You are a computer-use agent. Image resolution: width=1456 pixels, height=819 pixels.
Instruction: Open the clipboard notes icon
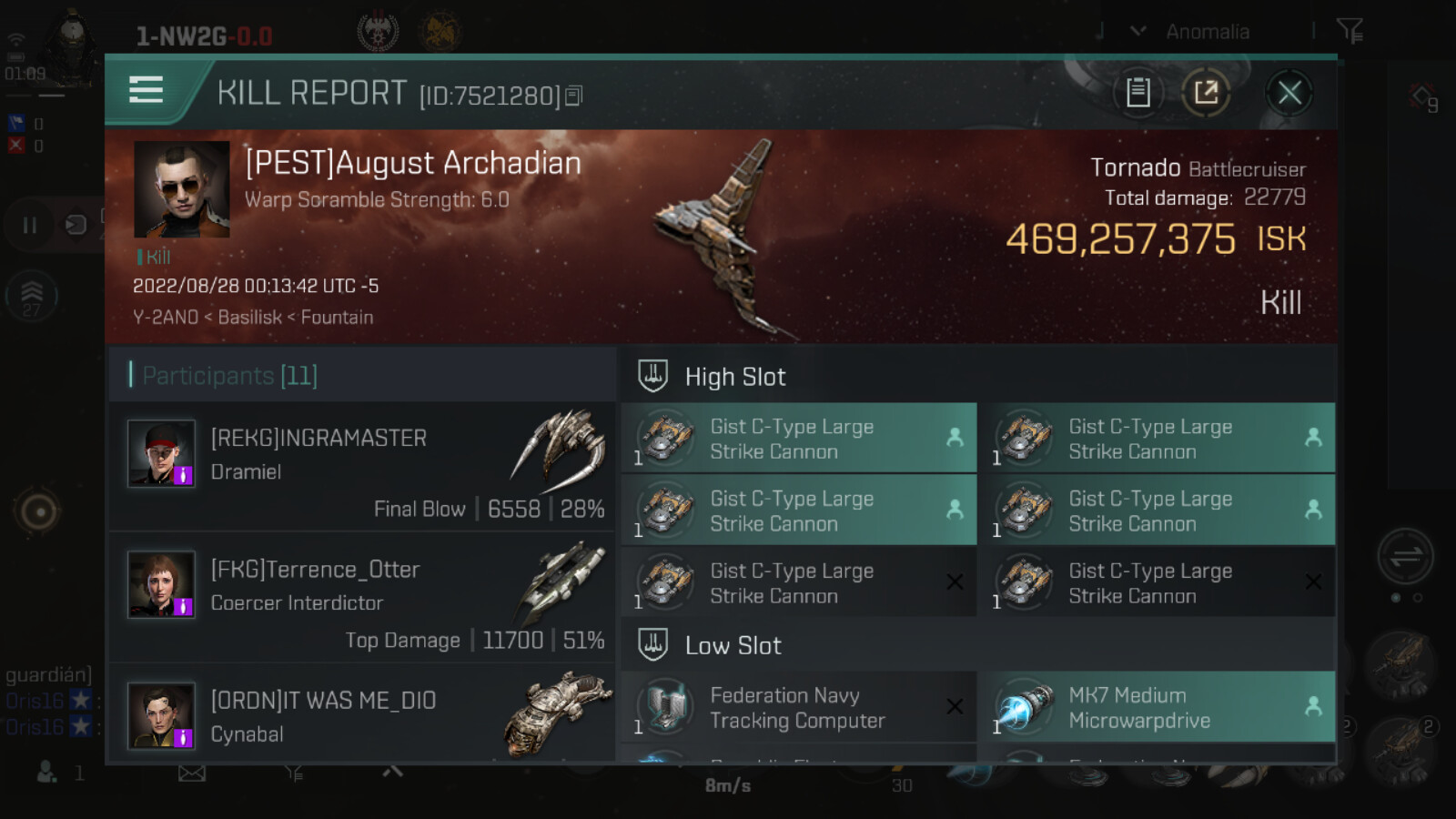[1137, 93]
